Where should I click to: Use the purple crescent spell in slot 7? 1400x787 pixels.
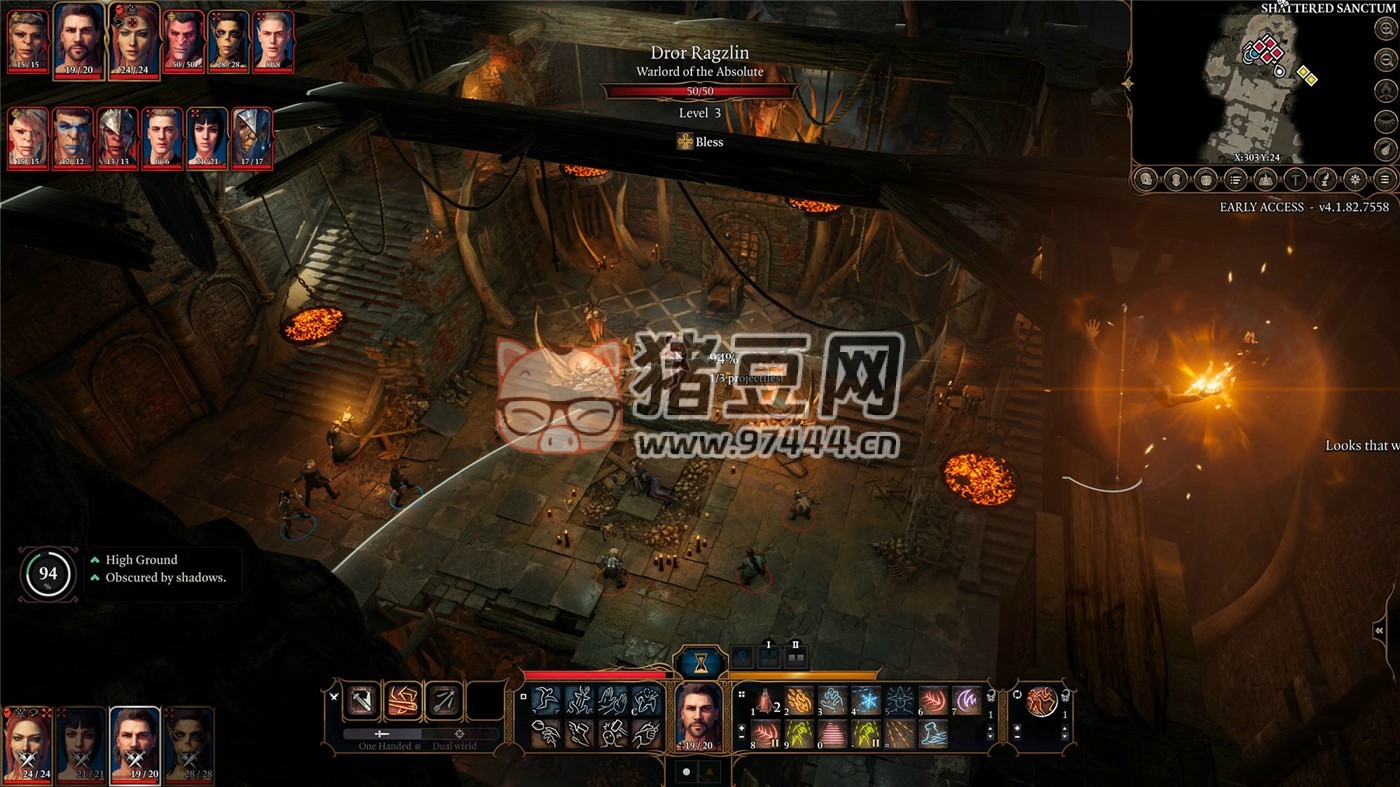coord(966,699)
